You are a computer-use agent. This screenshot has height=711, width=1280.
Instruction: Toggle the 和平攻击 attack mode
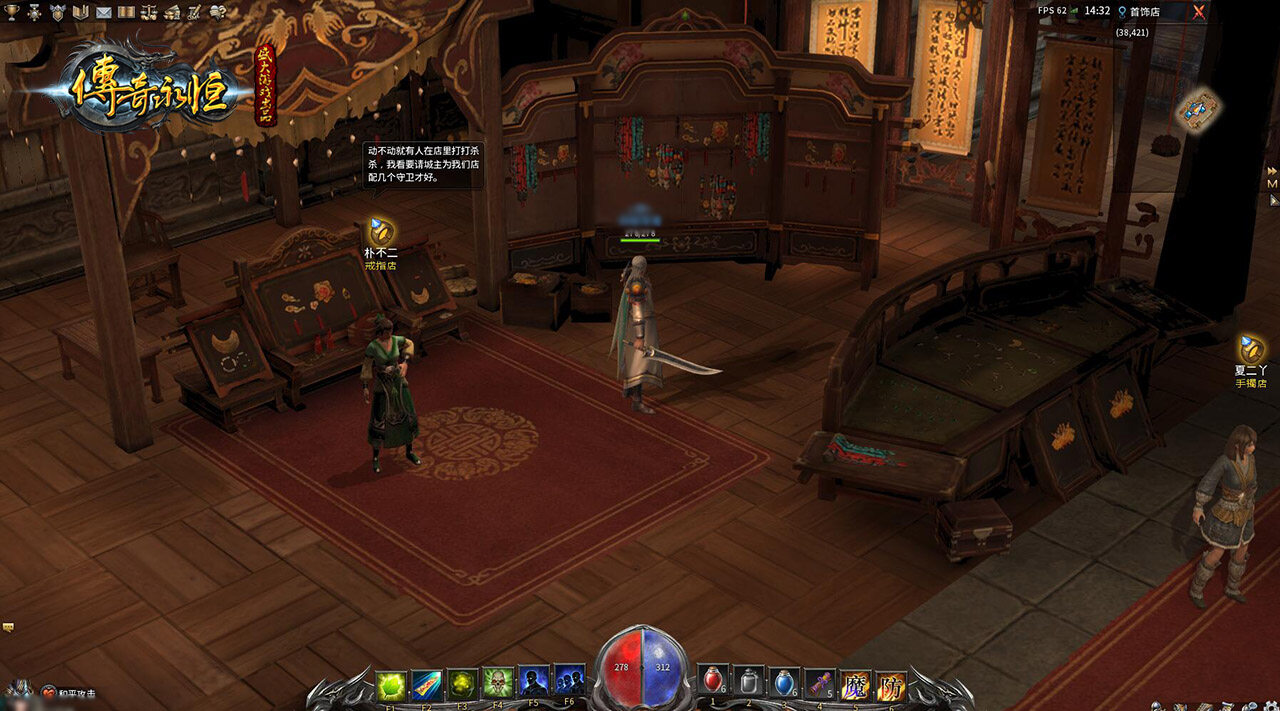(69, 691)
